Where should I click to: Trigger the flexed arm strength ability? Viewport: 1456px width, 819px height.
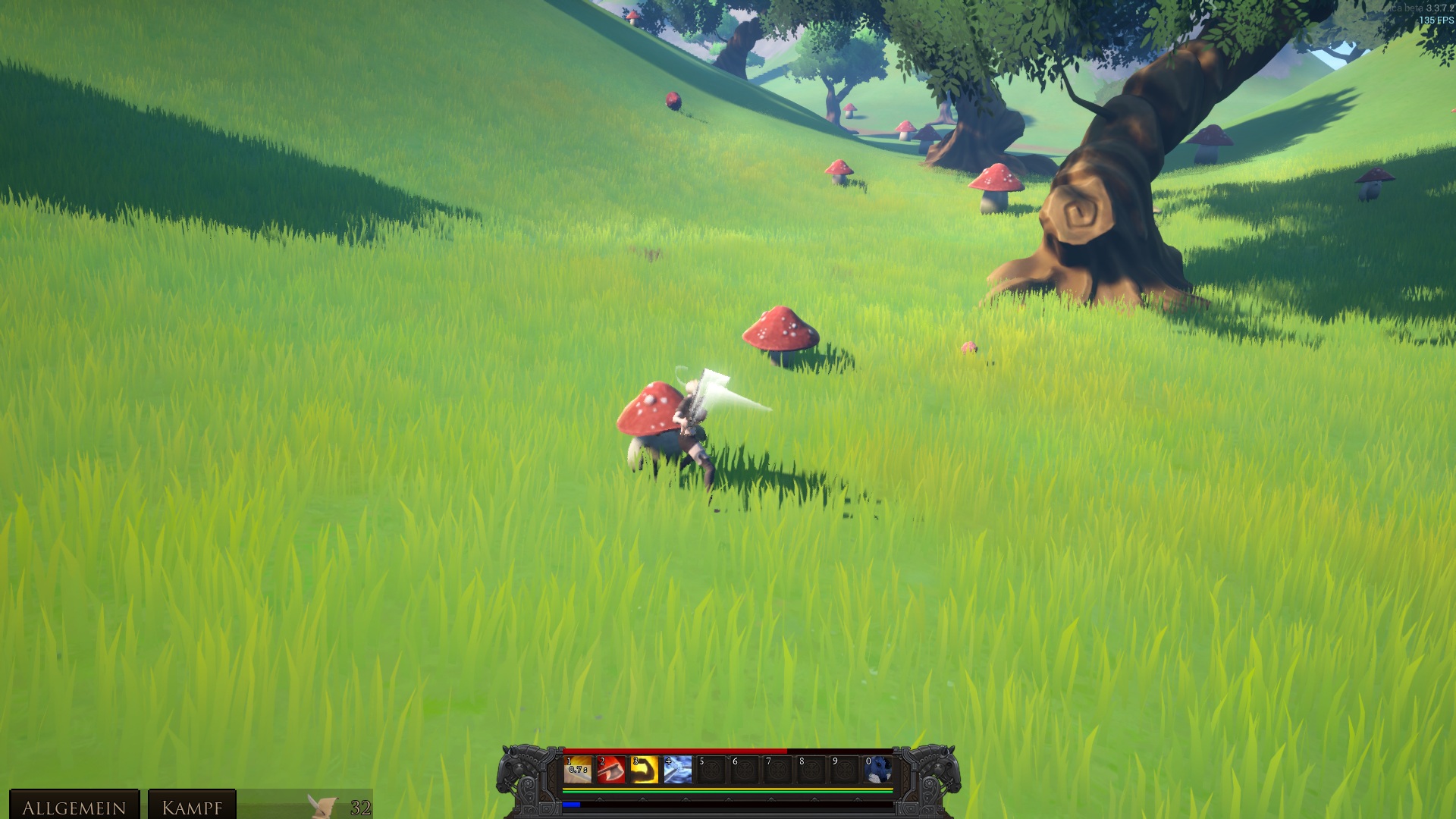pyautogui.click(x=645, y=770)
